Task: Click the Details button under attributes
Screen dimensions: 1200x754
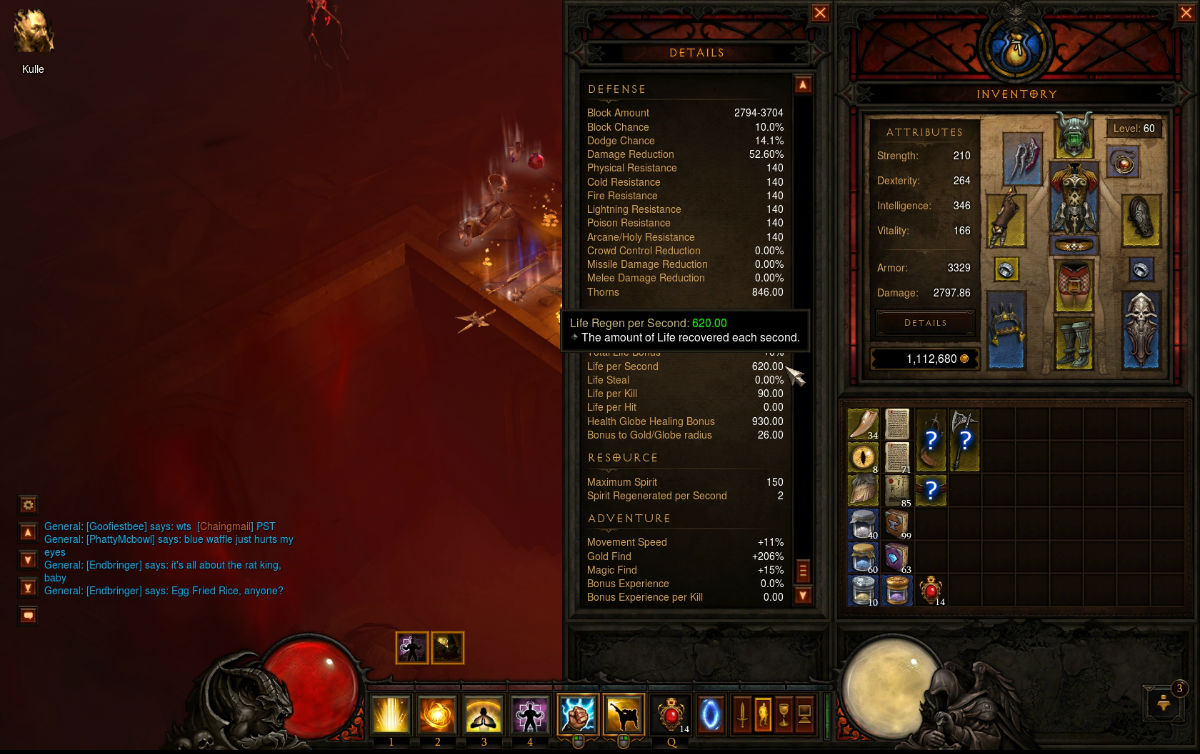Action: point(925,323)
